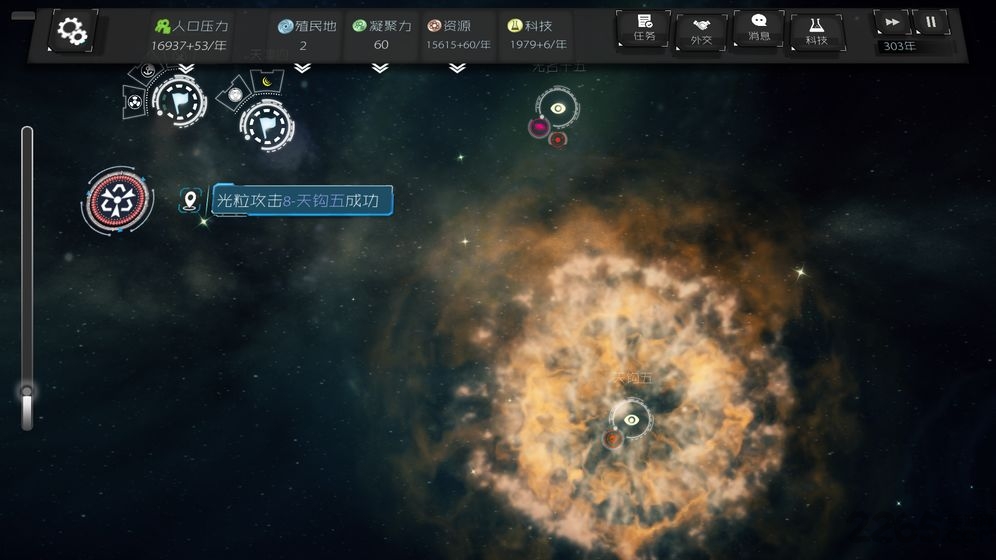The width and height of the screenshot is (996, 560).
Task: Expand the 凝聚力 cohesion dropdown arrow
Action: pyautogui.click(x=380, y=68)
